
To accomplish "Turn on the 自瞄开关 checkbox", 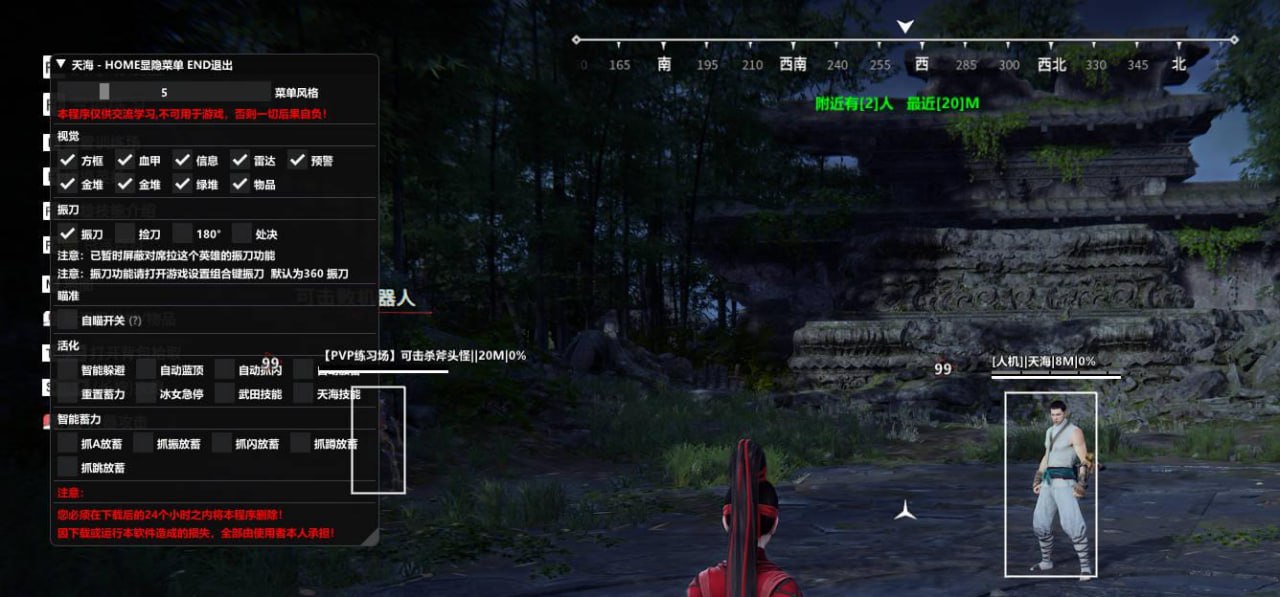I will point(67,320).
